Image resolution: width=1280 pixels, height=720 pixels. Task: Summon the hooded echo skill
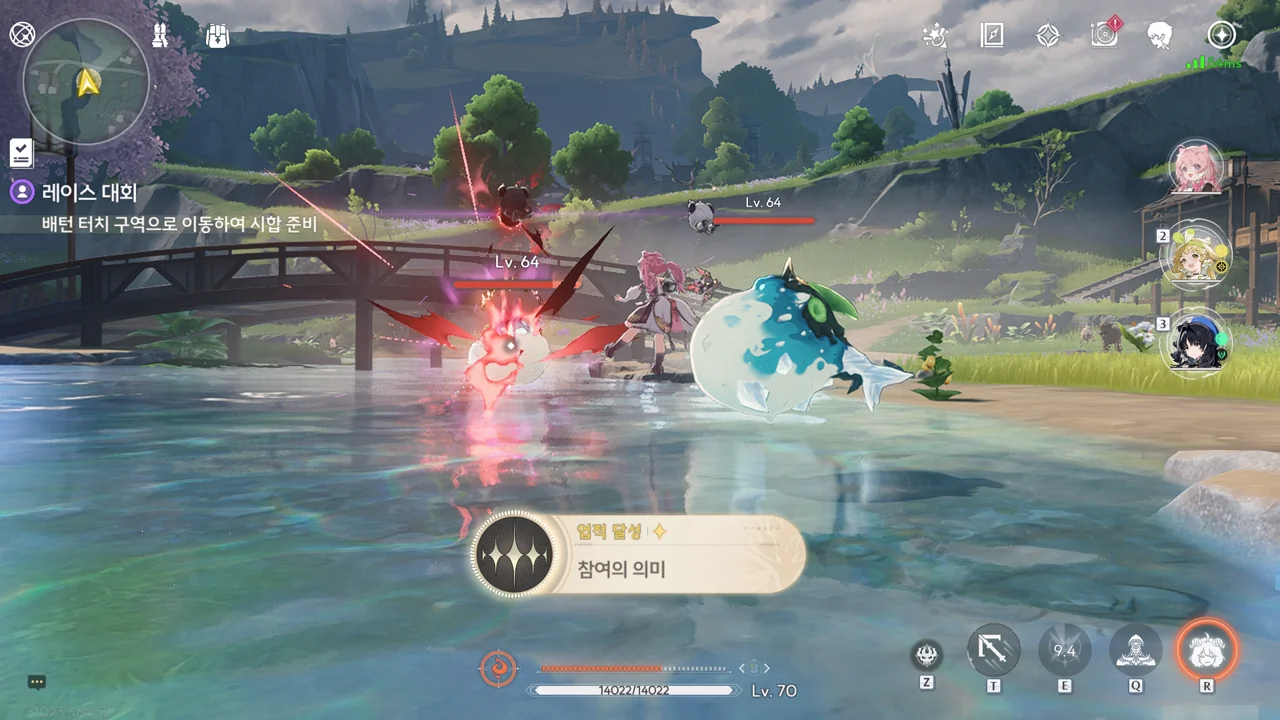pos(1135,651)
